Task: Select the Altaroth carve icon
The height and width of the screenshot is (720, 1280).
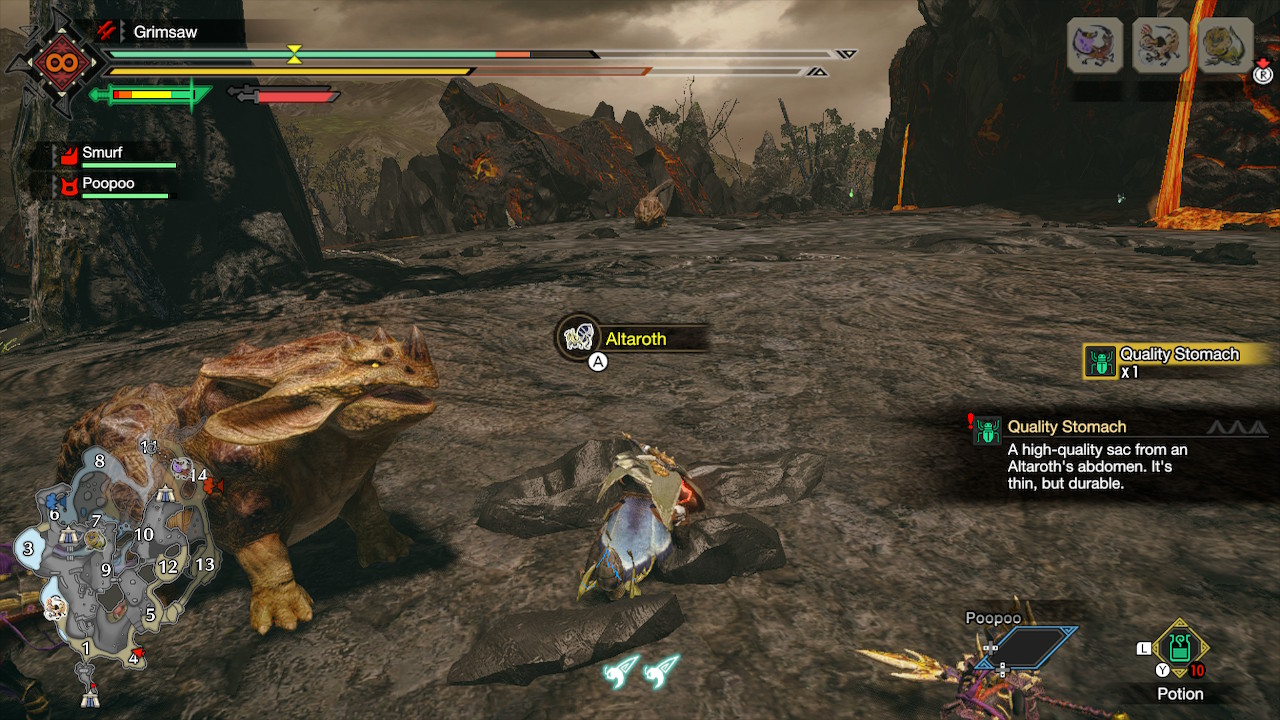Action: (x=579, y=338)
